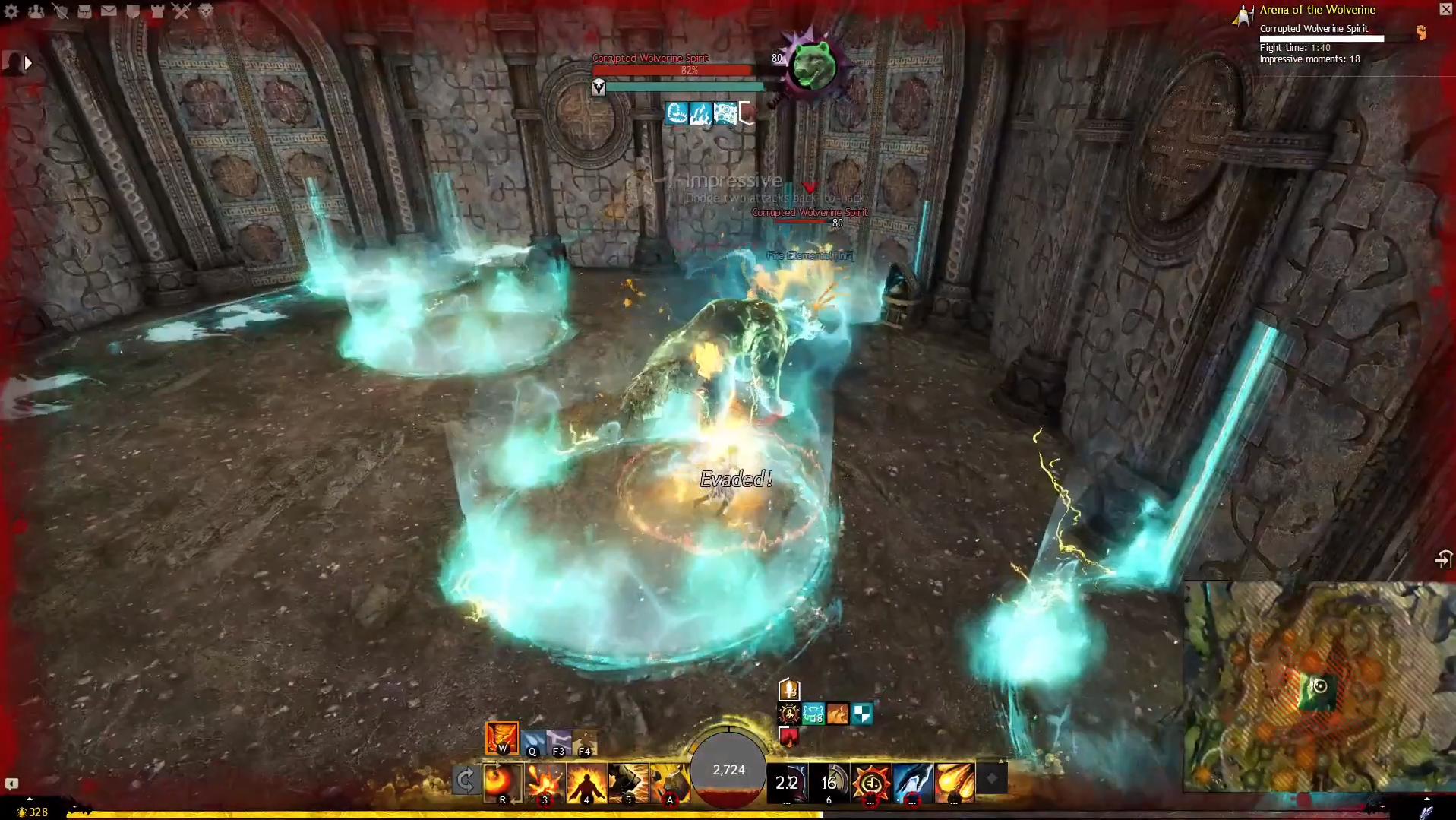The height and width of the screenshot is (820, 1456).
Task: Select the Fire attunement icon
Action: [x=502, y=738]
